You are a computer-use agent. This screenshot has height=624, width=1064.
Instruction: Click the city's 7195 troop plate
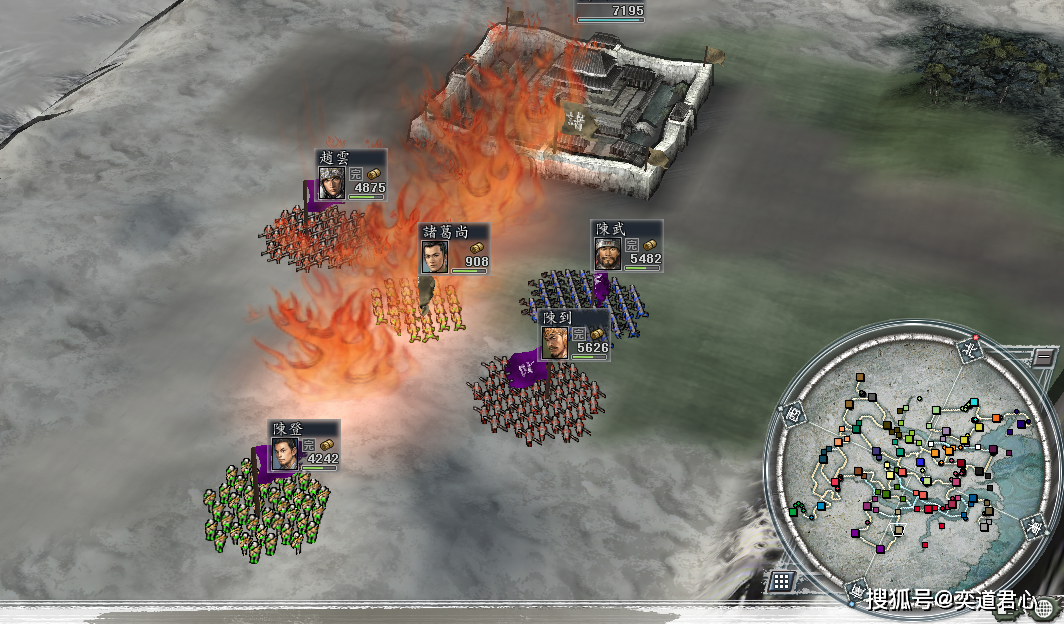tap(610, 10)
